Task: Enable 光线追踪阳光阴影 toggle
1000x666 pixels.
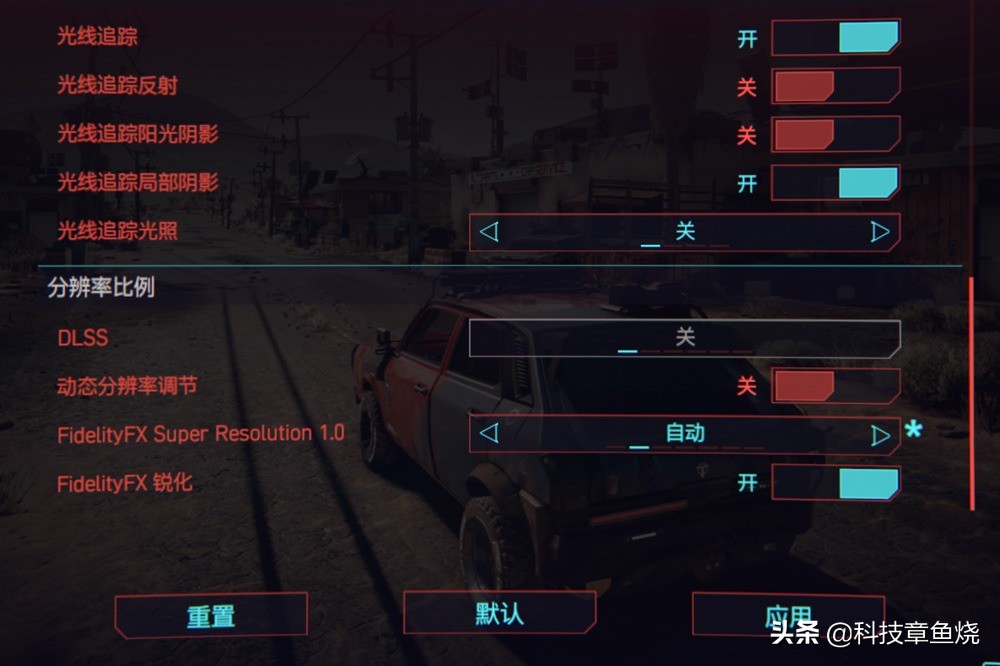Action: click(x=835, y=134)
